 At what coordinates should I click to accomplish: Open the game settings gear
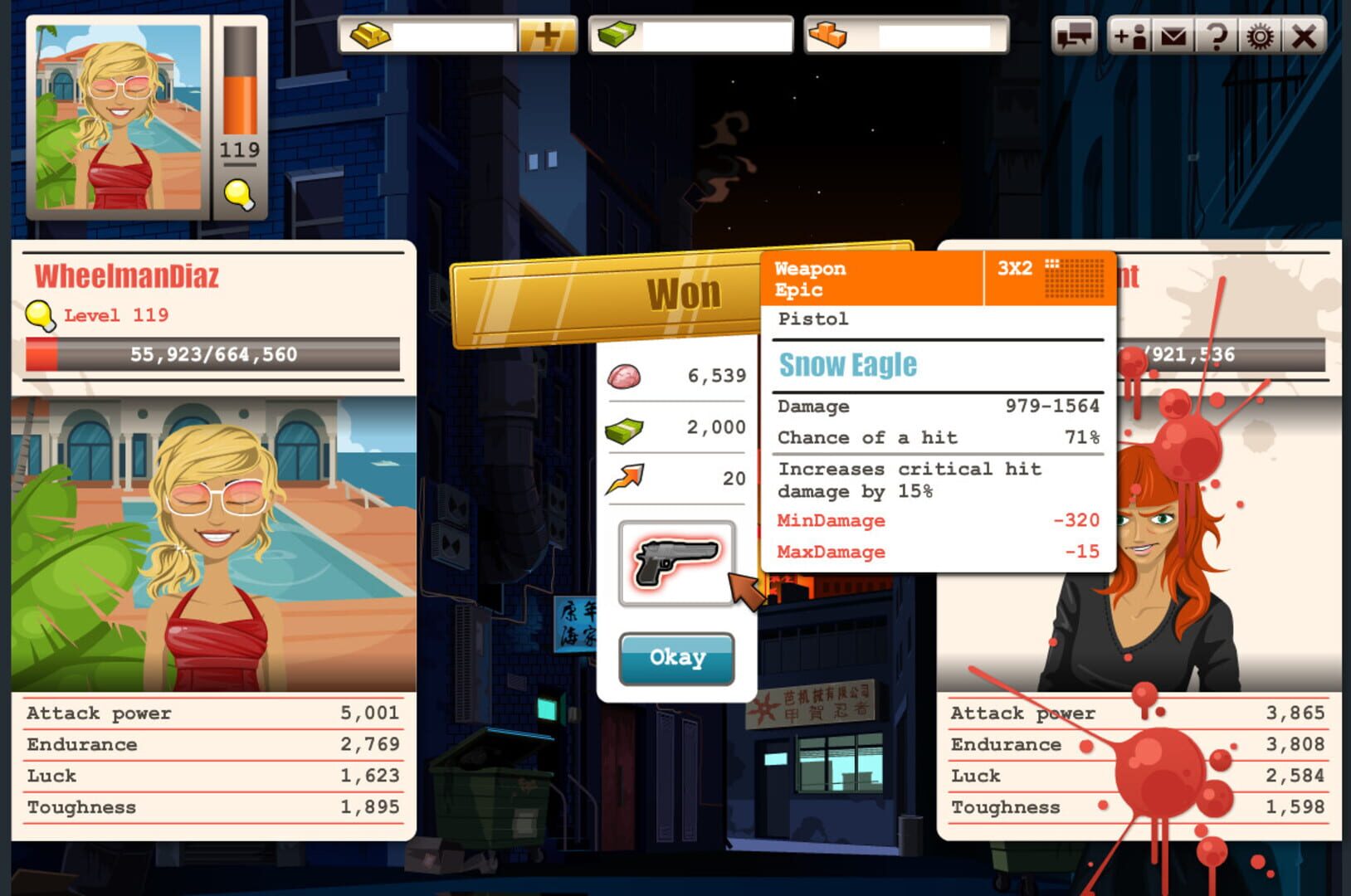pos(1261,37)
